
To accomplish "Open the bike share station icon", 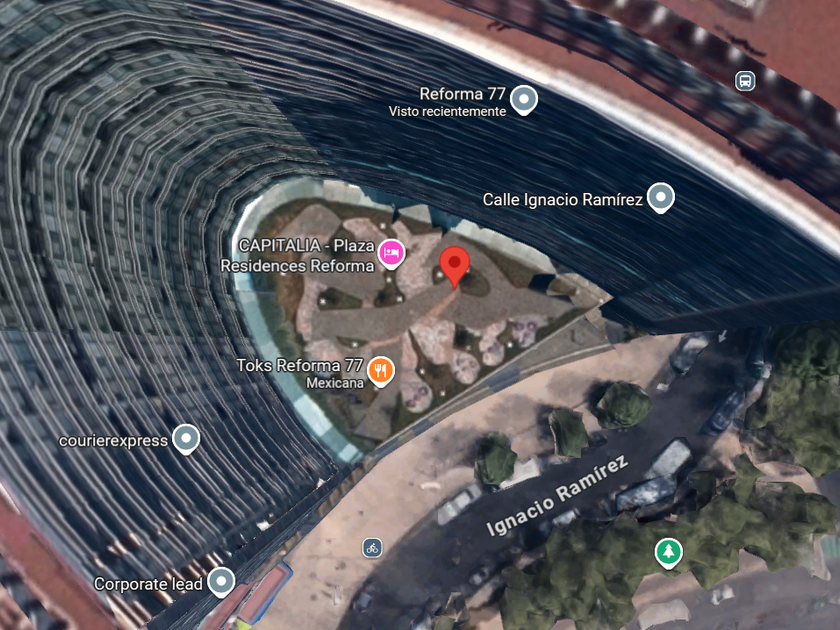I will [x=372, y=547].
